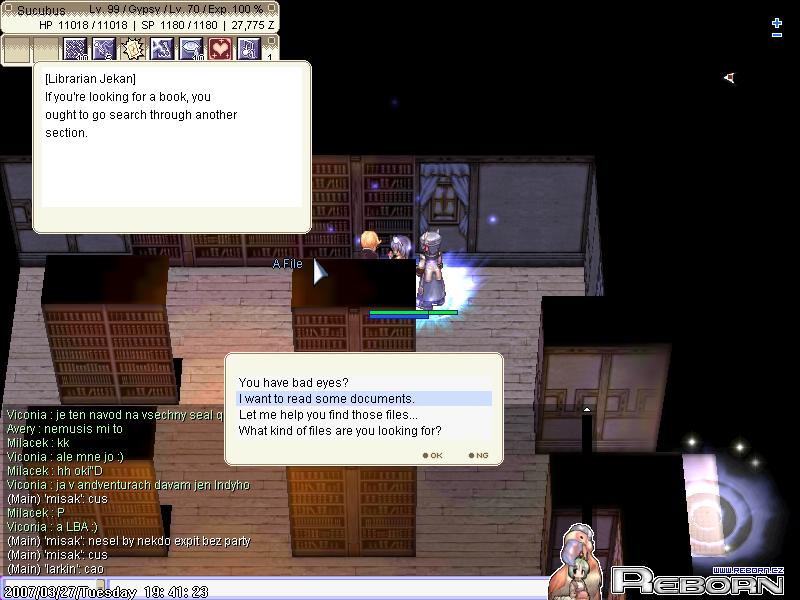Trigger the yellow starburst skill icon
The width and height of the screenshot is (800, 600).
pos(133,49)
